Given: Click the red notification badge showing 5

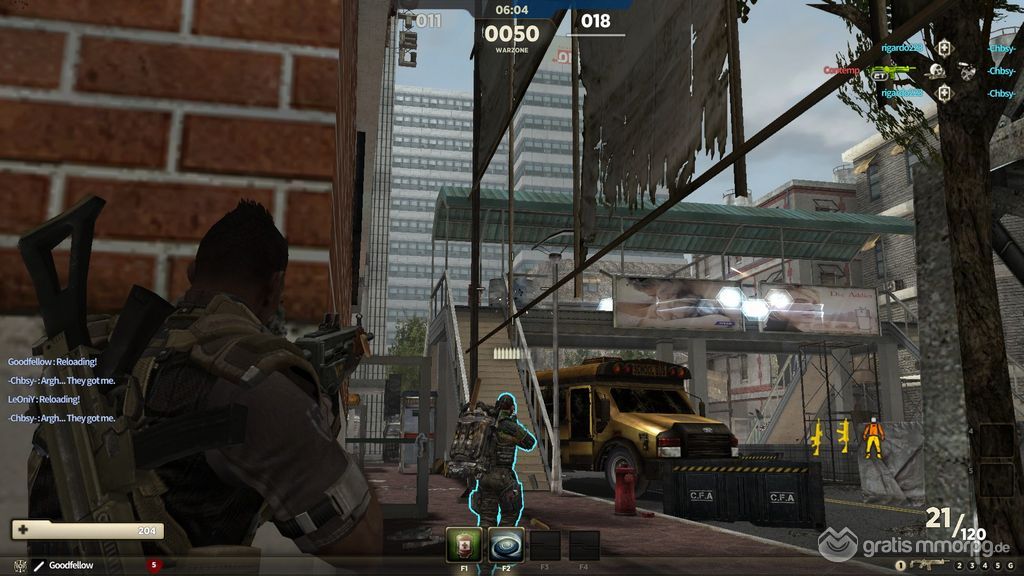Looking at the screenshot, I should (154, 565).
